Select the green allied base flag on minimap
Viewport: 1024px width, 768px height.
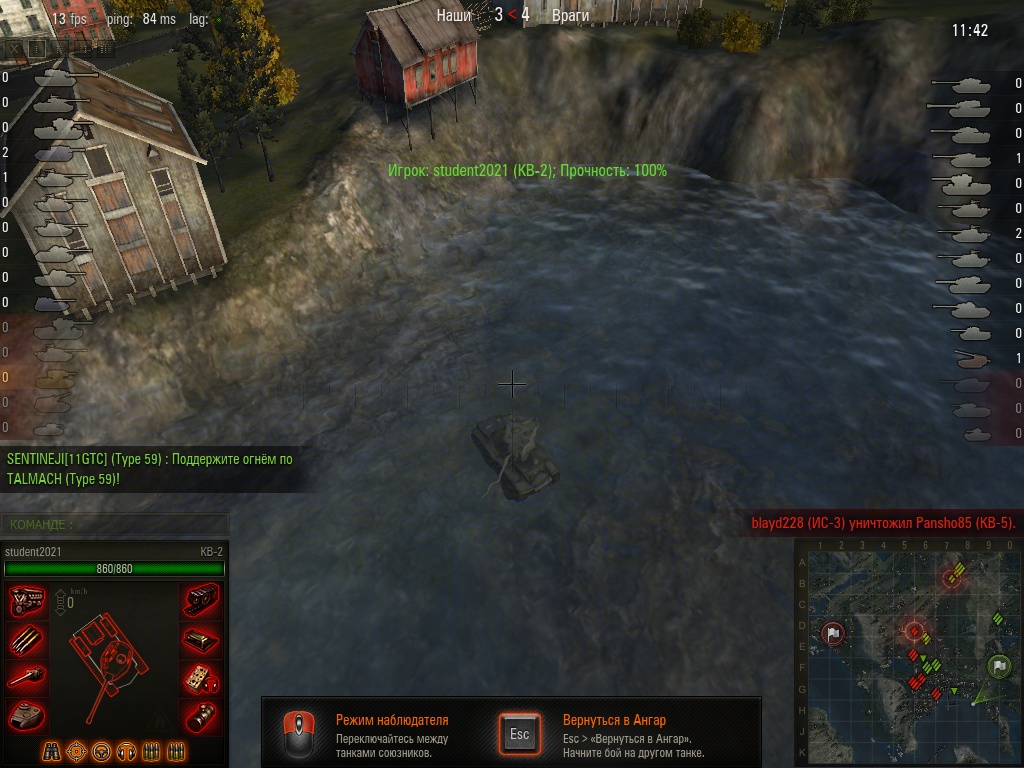pos(998,665)
